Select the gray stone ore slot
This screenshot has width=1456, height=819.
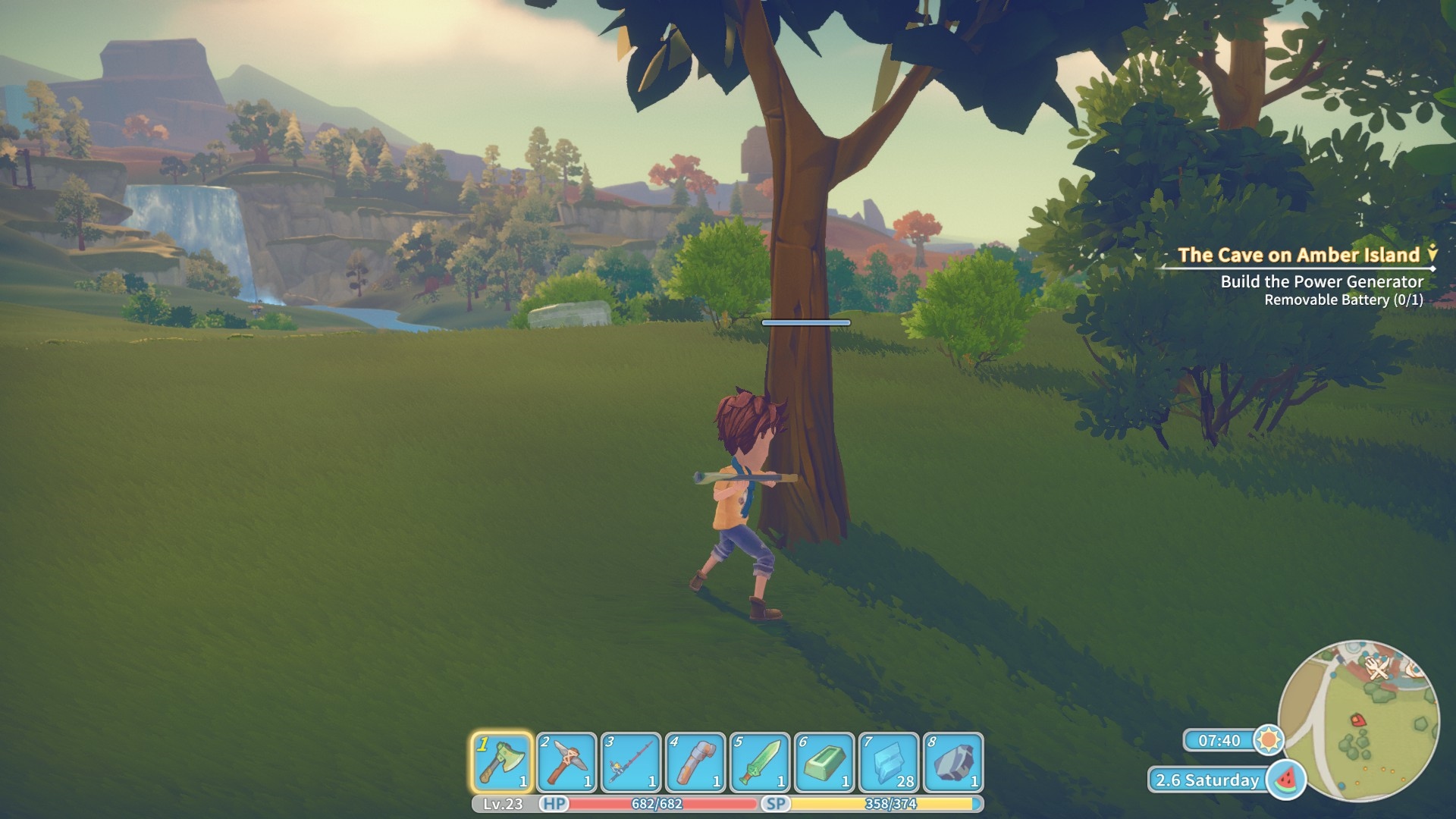coord(953,762)
